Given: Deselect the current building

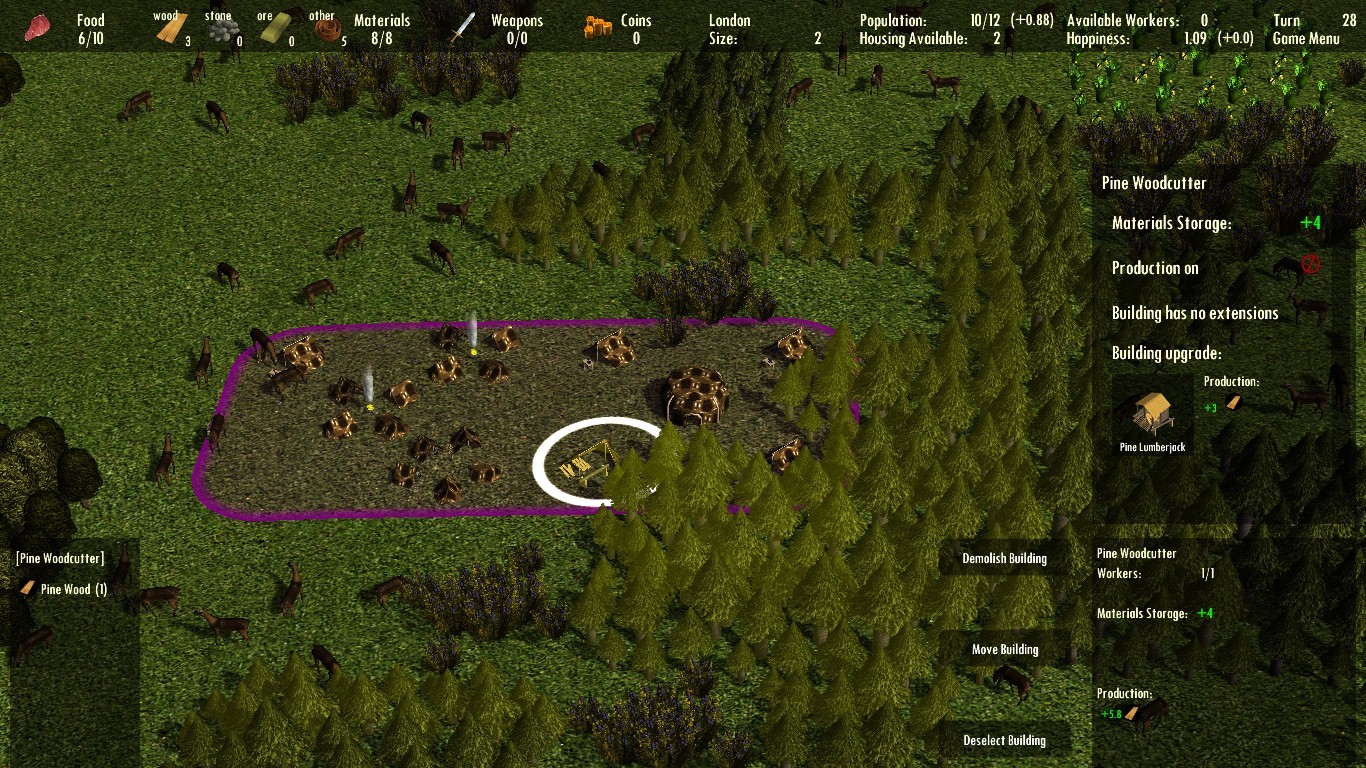Looking at the screenshot, I should pos(1004,740).
